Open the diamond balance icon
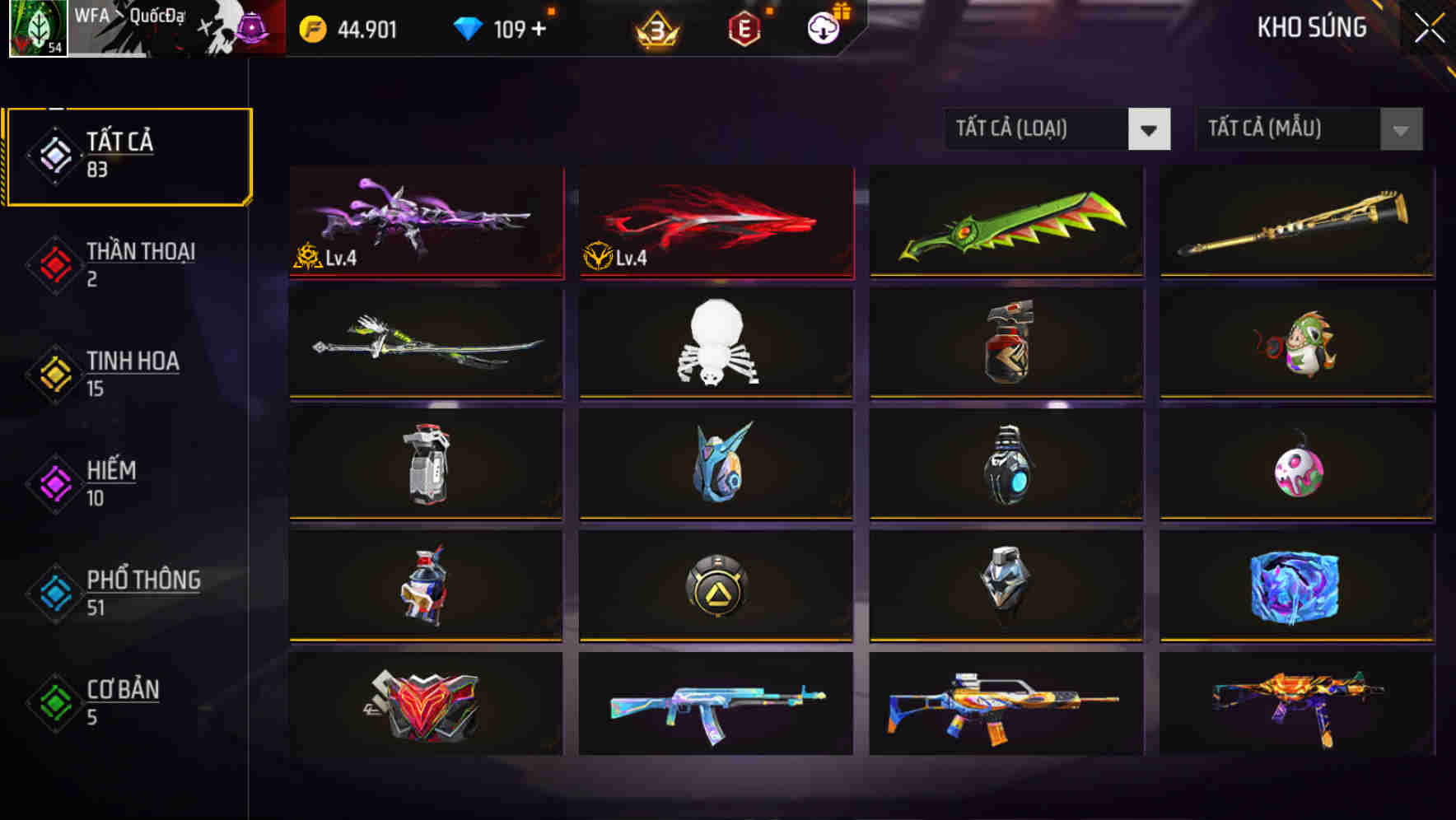1456x820 pixels. click(469, 29)
